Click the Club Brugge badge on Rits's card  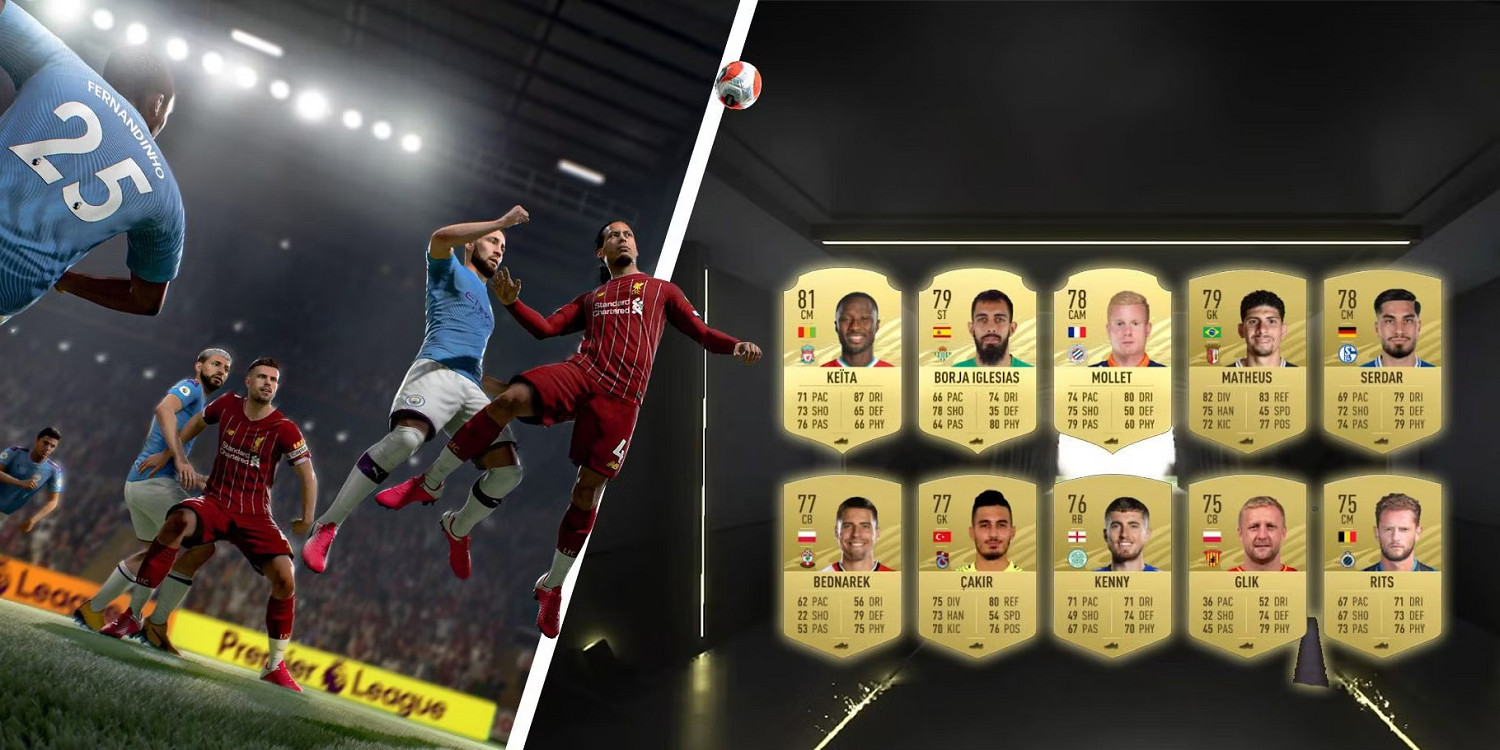tap(1348, 560)
